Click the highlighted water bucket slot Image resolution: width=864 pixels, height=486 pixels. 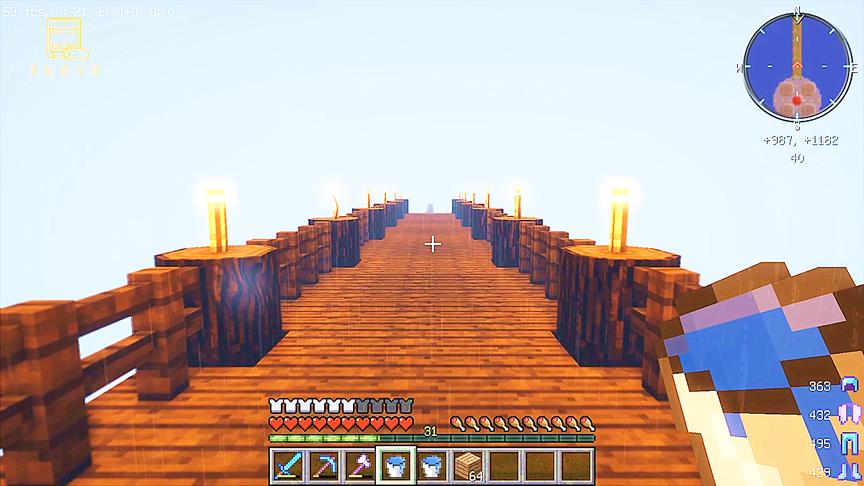(396, 465)
